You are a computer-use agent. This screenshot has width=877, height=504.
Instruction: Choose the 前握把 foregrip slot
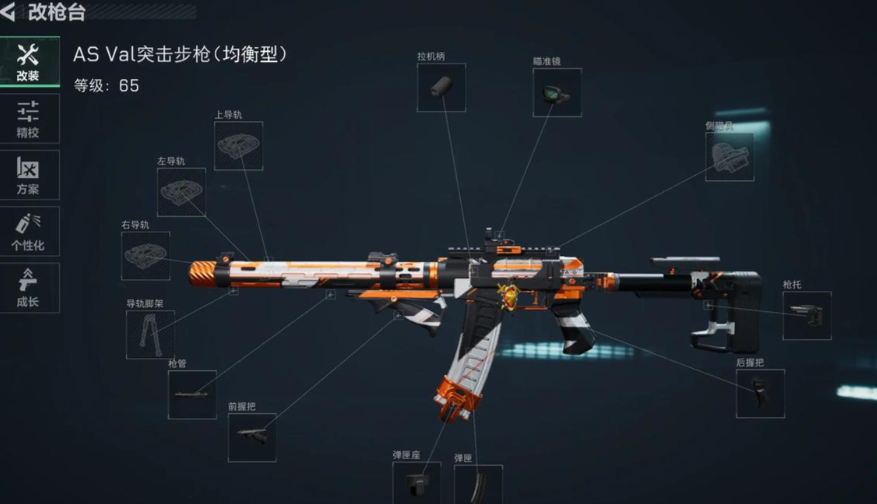(252, 438)
